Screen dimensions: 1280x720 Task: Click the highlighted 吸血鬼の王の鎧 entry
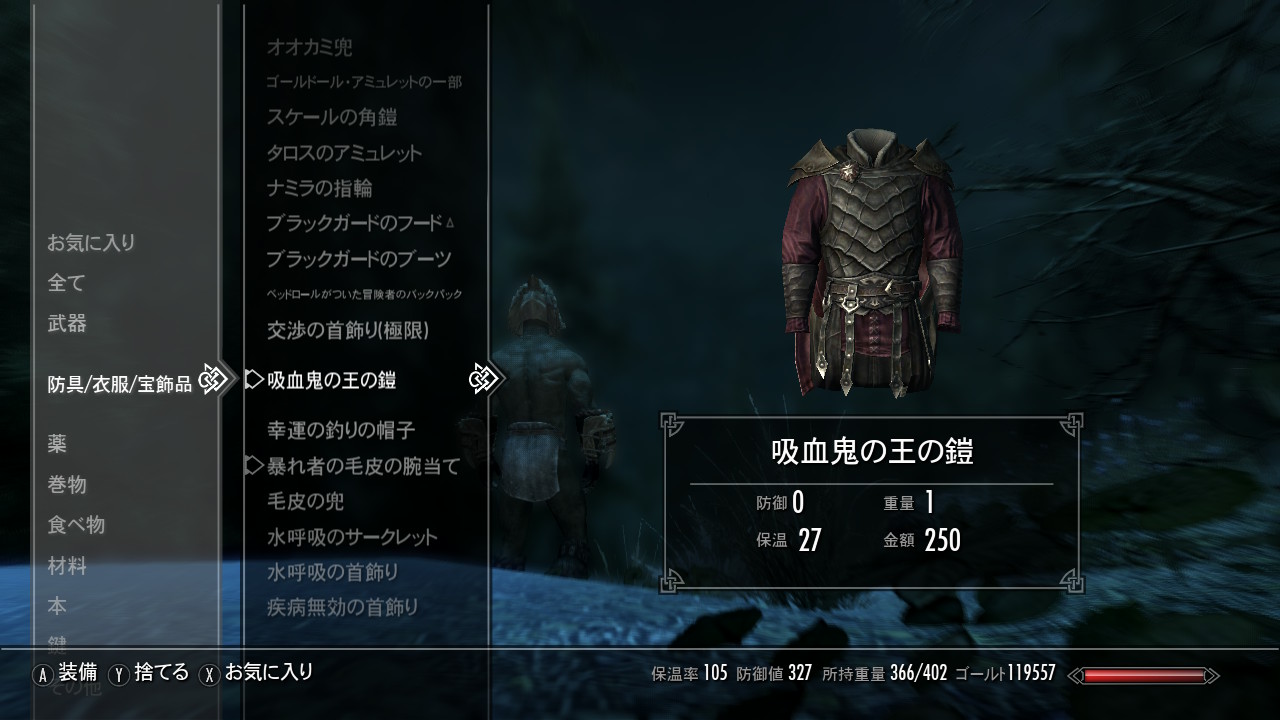[x=332, y=380]
